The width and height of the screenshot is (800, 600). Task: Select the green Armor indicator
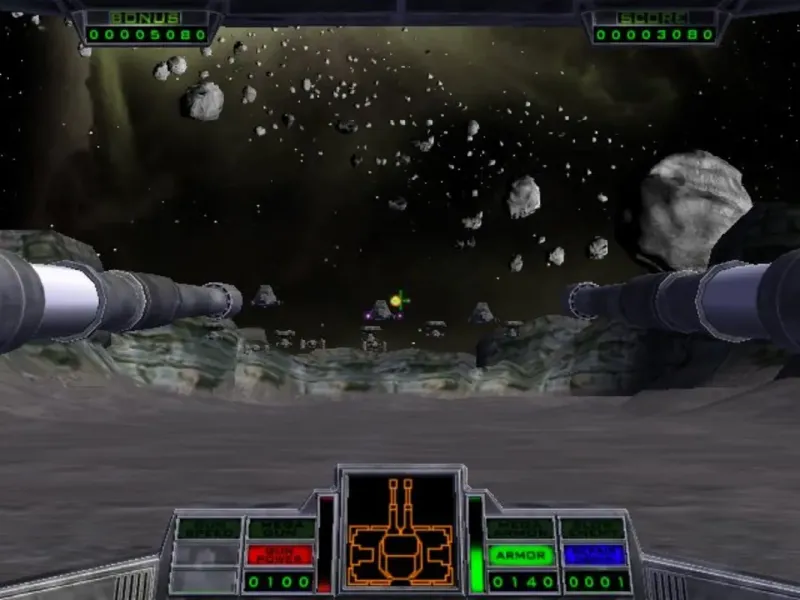pos(521,554)
